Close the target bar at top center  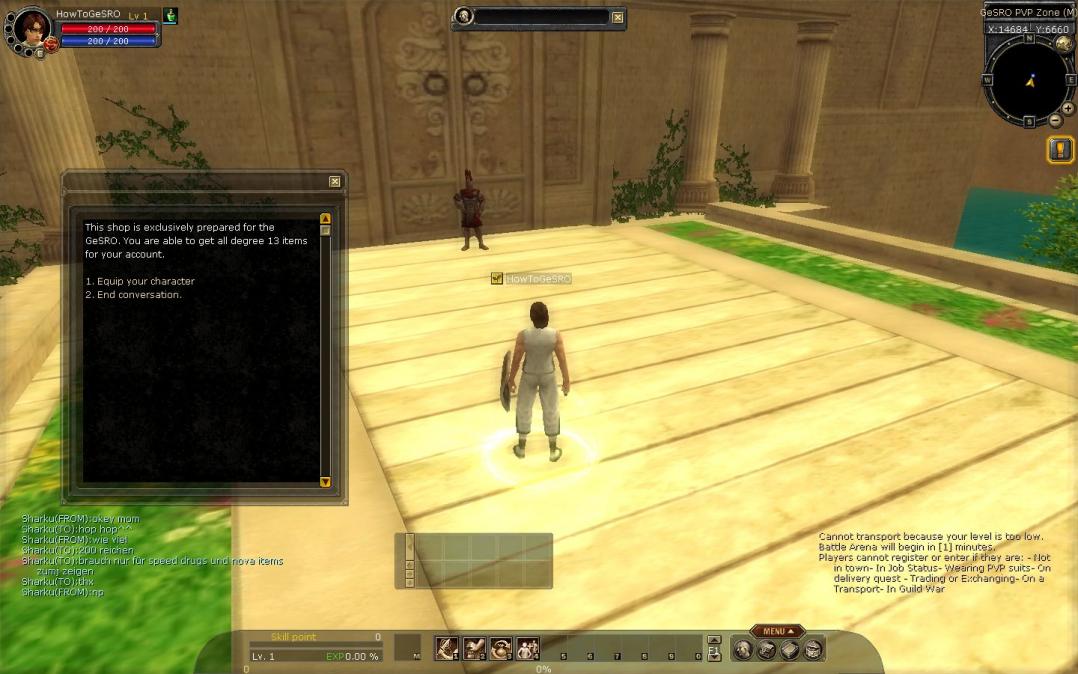click(x=618, y=17)
